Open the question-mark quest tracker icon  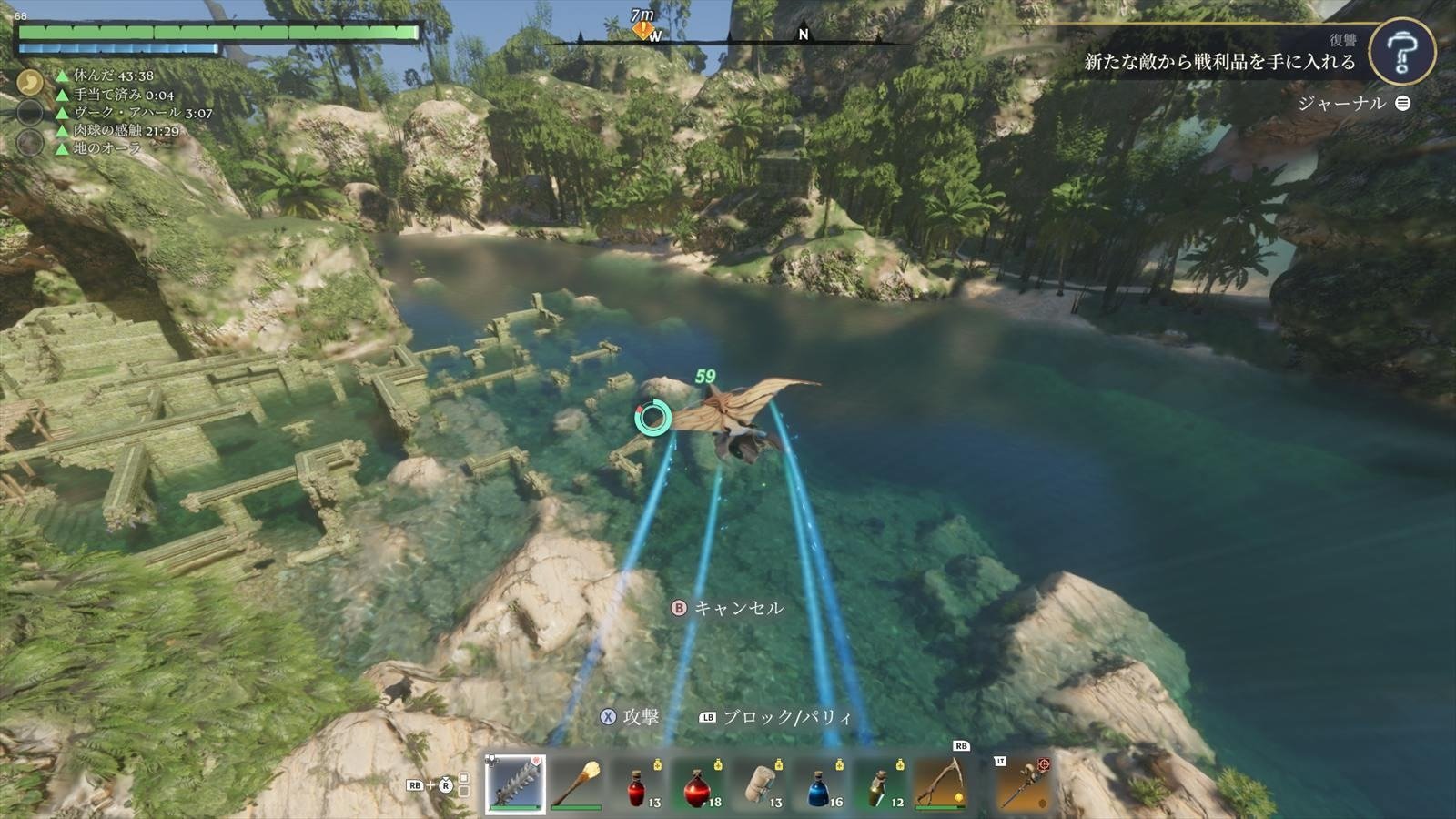(1401, 53)
